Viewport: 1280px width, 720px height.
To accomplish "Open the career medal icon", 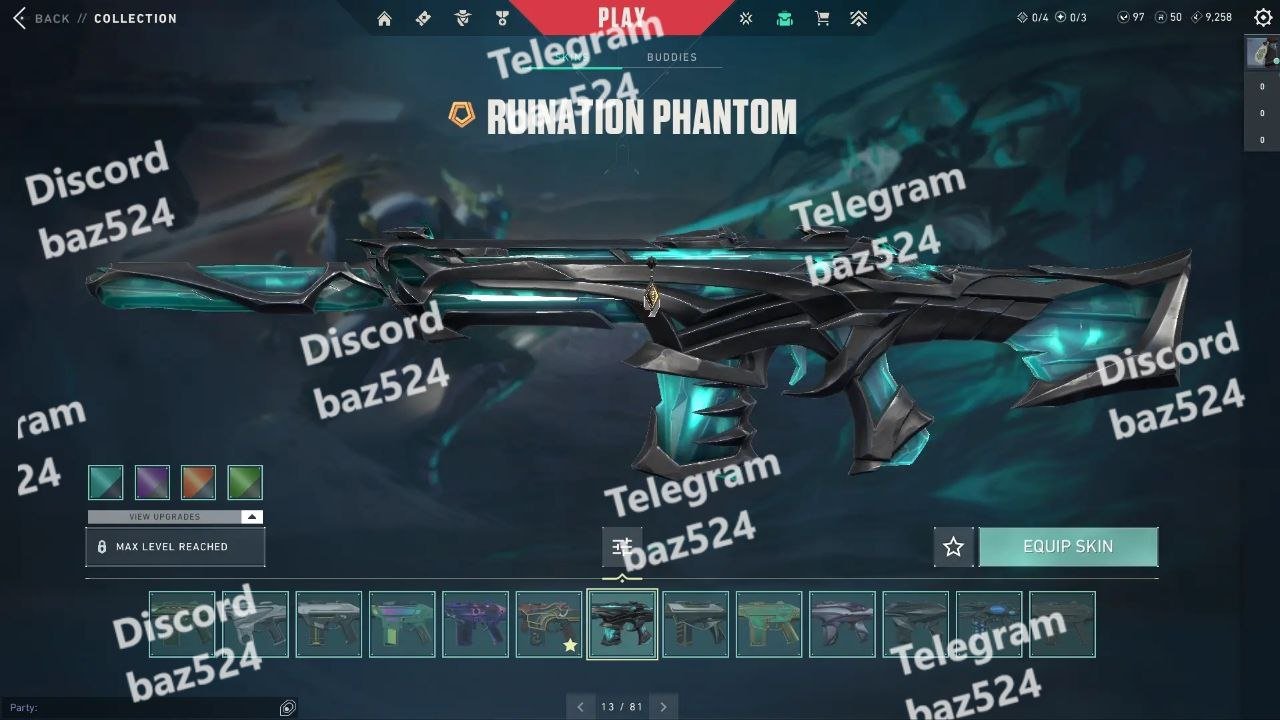I will tap(502, 18).
